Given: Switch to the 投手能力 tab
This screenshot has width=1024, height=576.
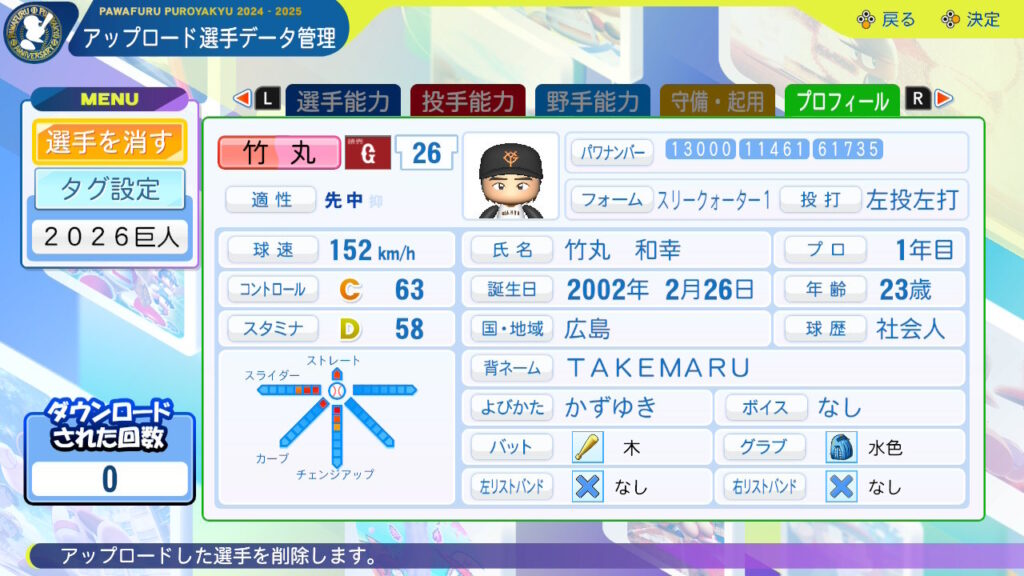Looking at the screenshot, I should (x=468, y=101).
